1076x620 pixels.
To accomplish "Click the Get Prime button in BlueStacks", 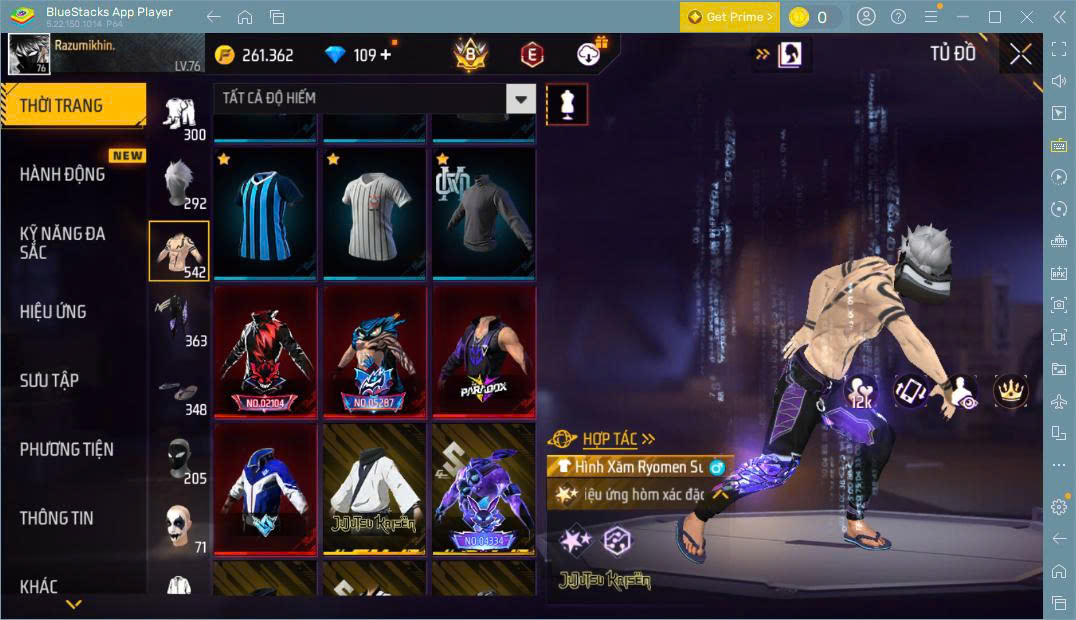I will (x=729, y=17).
